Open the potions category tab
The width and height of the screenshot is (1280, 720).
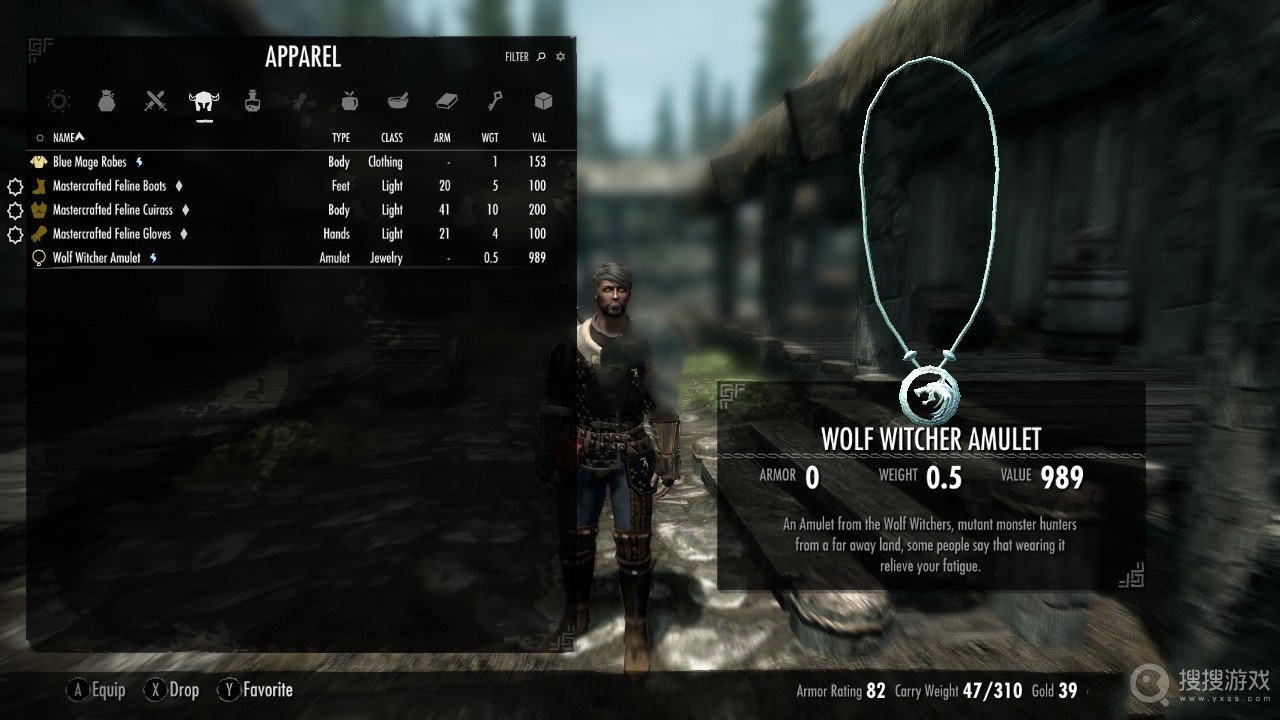point(252,100)
